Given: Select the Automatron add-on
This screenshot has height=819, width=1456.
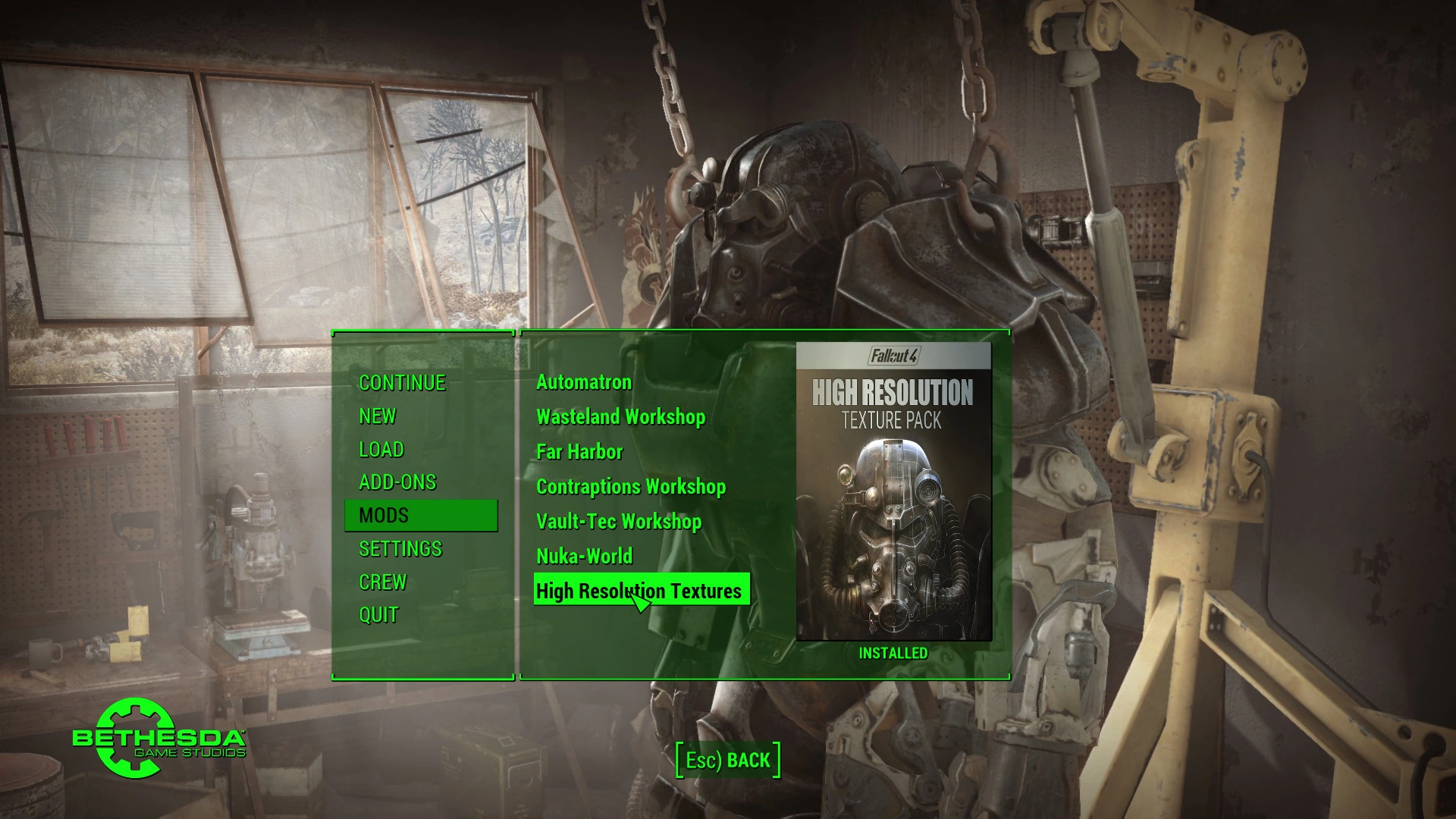Looking at the screenshot, I should coord(583,382).
